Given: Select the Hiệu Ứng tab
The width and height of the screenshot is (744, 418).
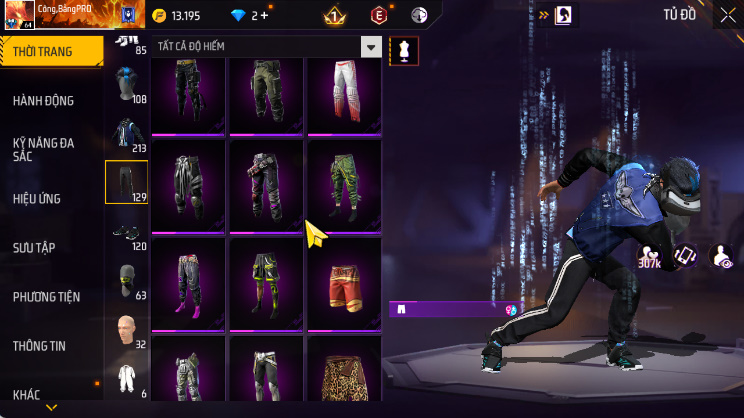Looking at the screenshot, I should (38, 198).
